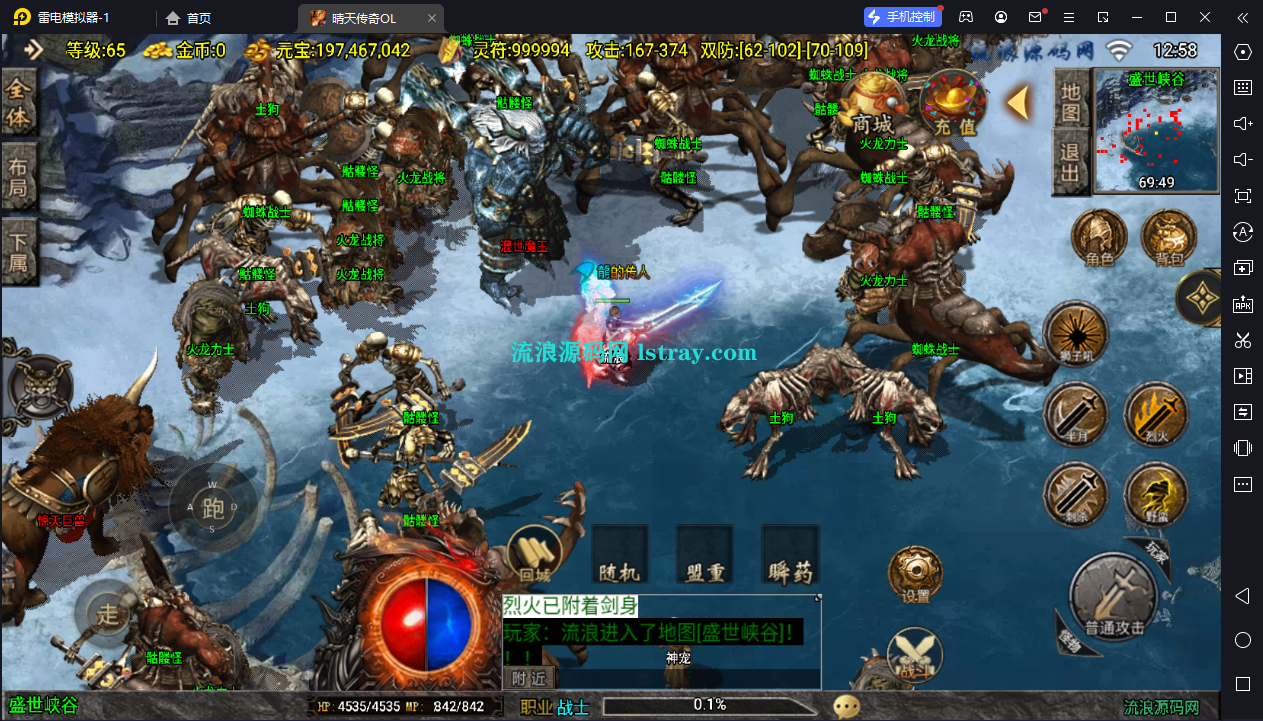The width and height of the screenshot is (1263, 721).
Task: Use the 回城 return-to-town scroll
Action: point(535,555)
